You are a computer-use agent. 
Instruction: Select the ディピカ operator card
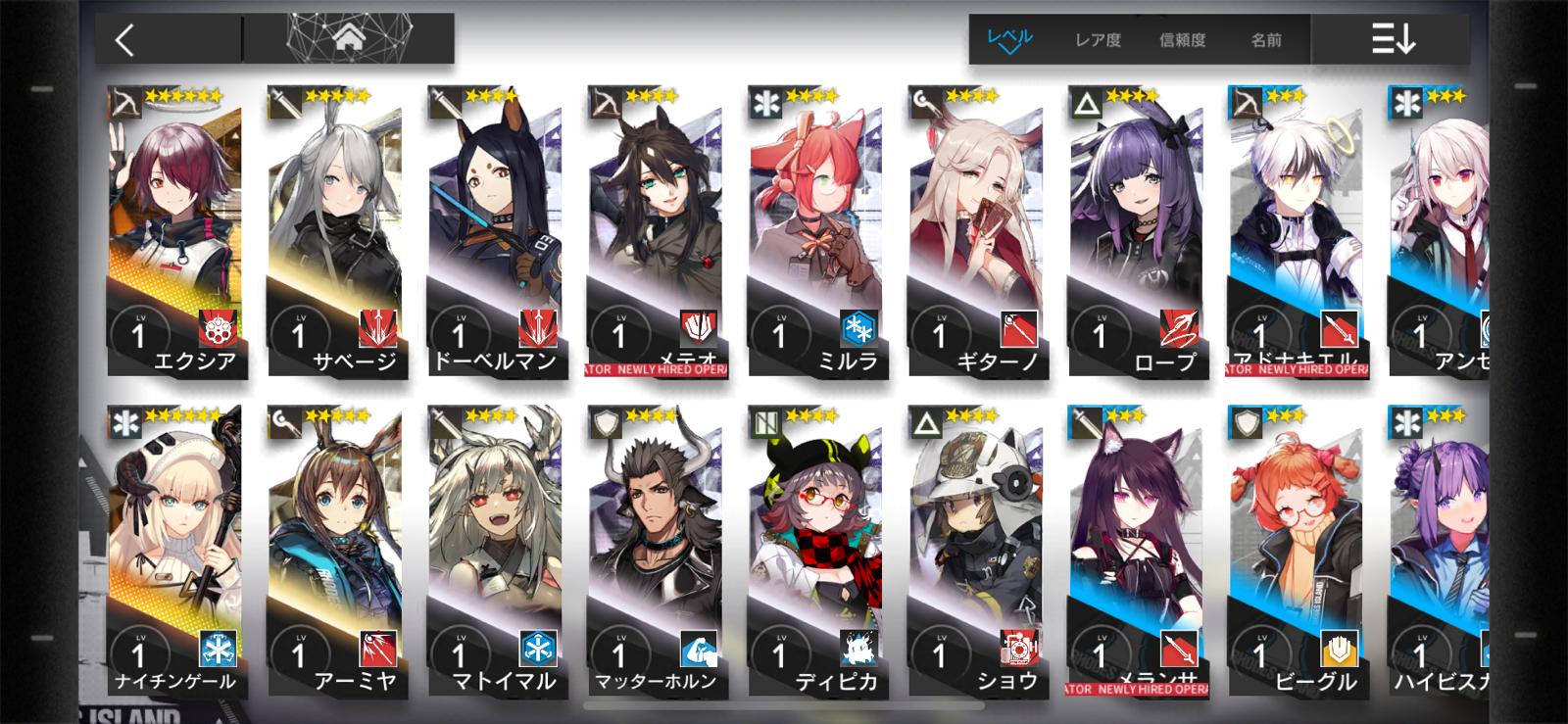(x=815, y=551)
